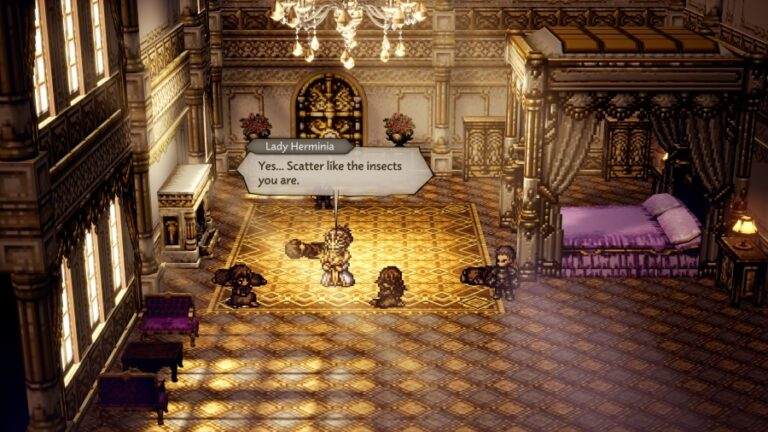Advance Lady Herminia's dialogue speech bubble
The width and height of the screenshot is (768, 432).
point(333,171)
